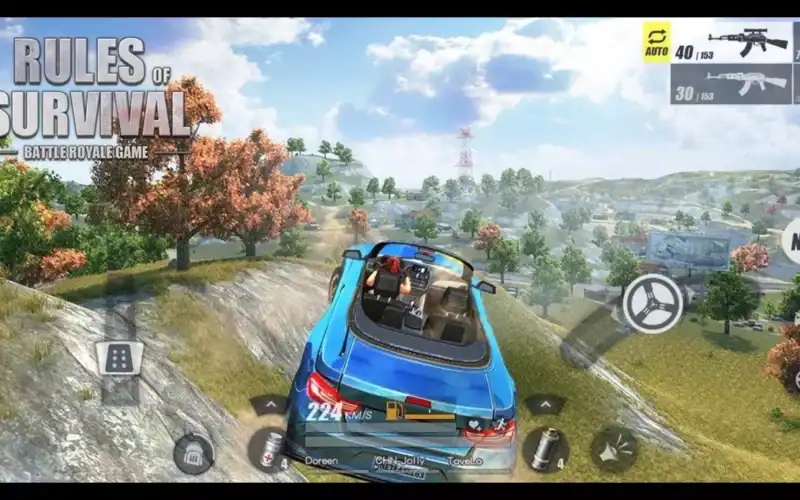Use the med kit canister item
This screenshot has height=500, width=800.
(268, 449)
